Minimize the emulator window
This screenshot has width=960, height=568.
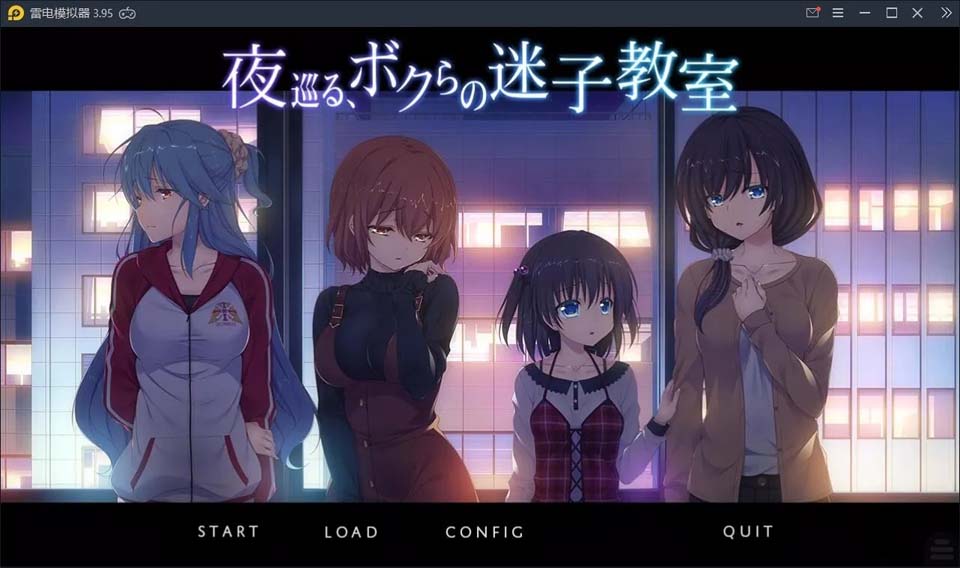pos(865,13)
